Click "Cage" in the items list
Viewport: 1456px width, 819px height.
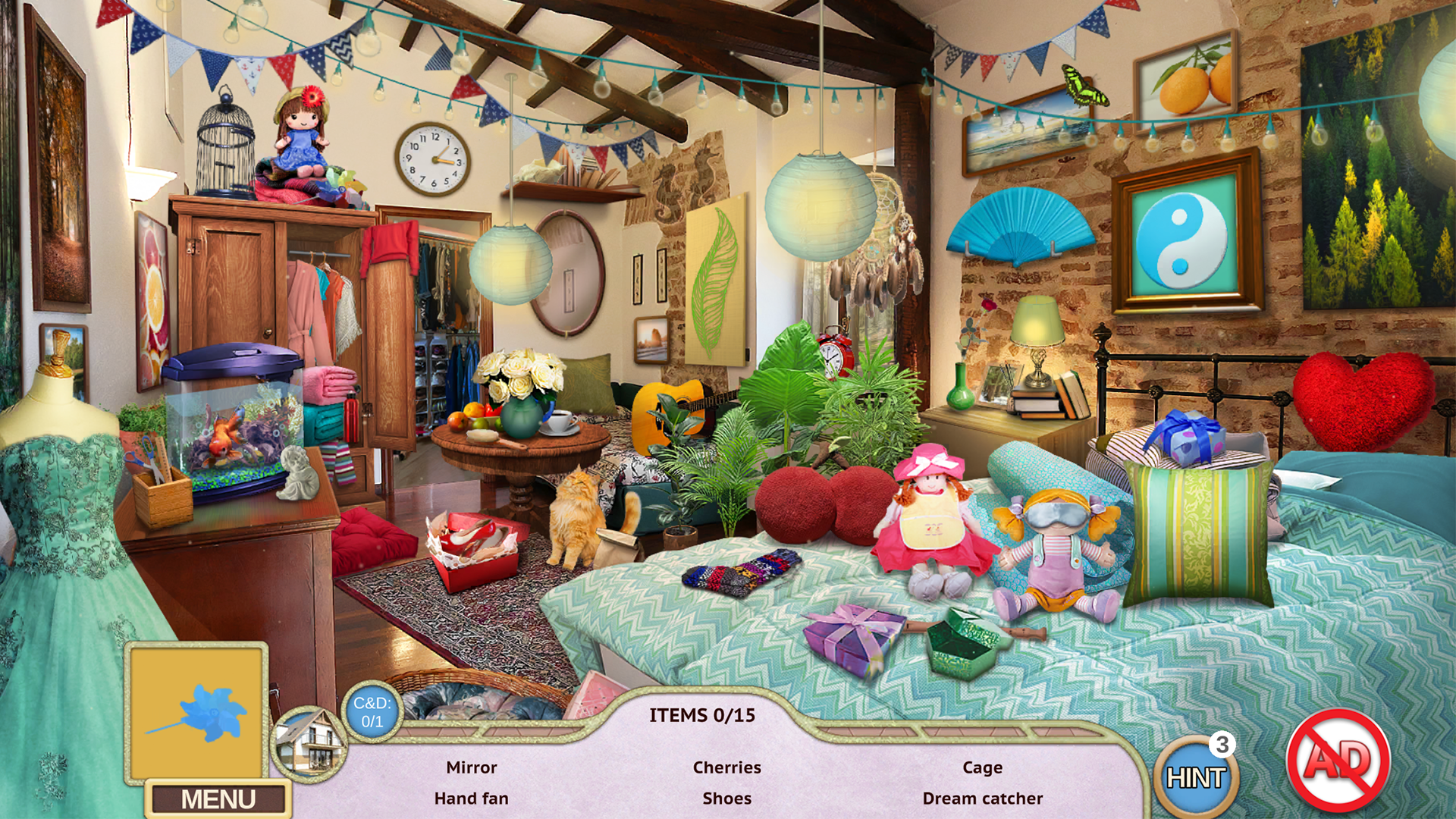[x=982, y=767]
